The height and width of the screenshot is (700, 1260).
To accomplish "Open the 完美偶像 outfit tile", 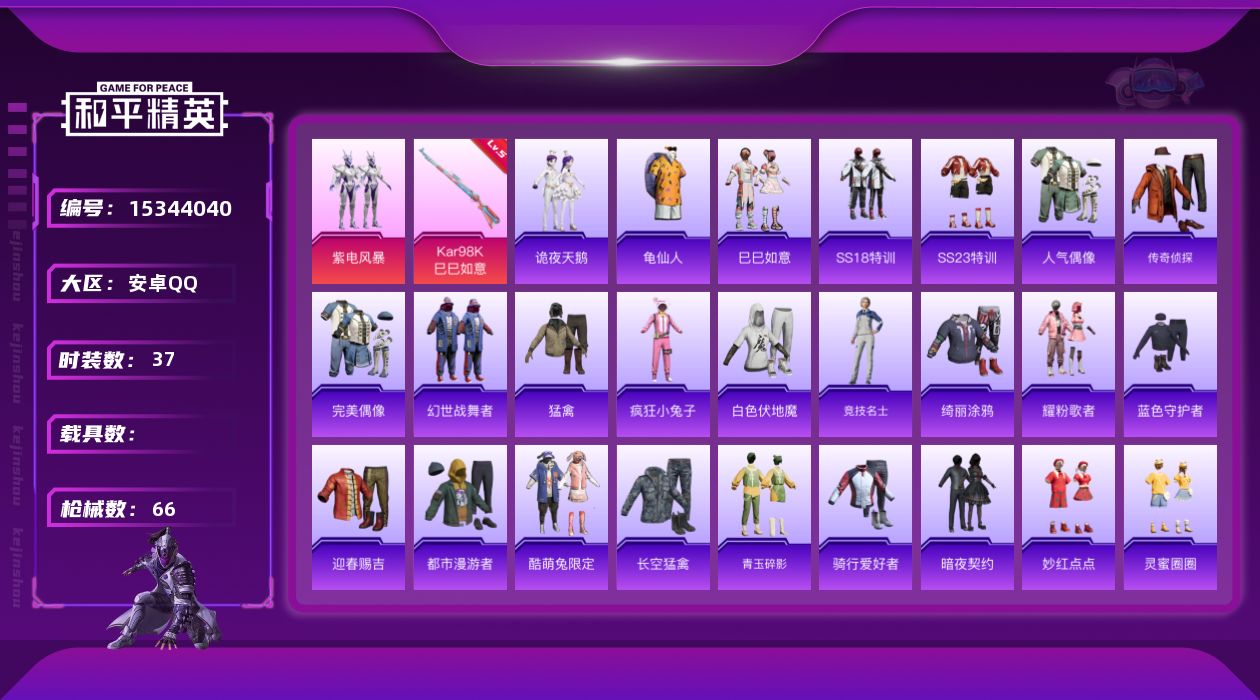I will [x=358, y=364].
